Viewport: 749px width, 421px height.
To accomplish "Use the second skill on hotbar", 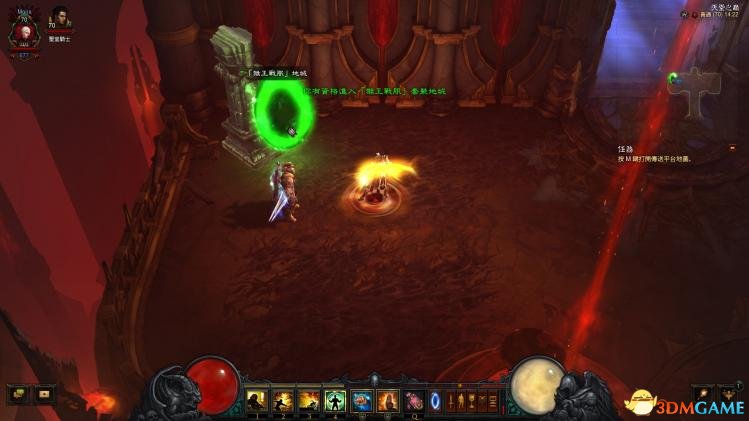I will click(x=283, y=401).
